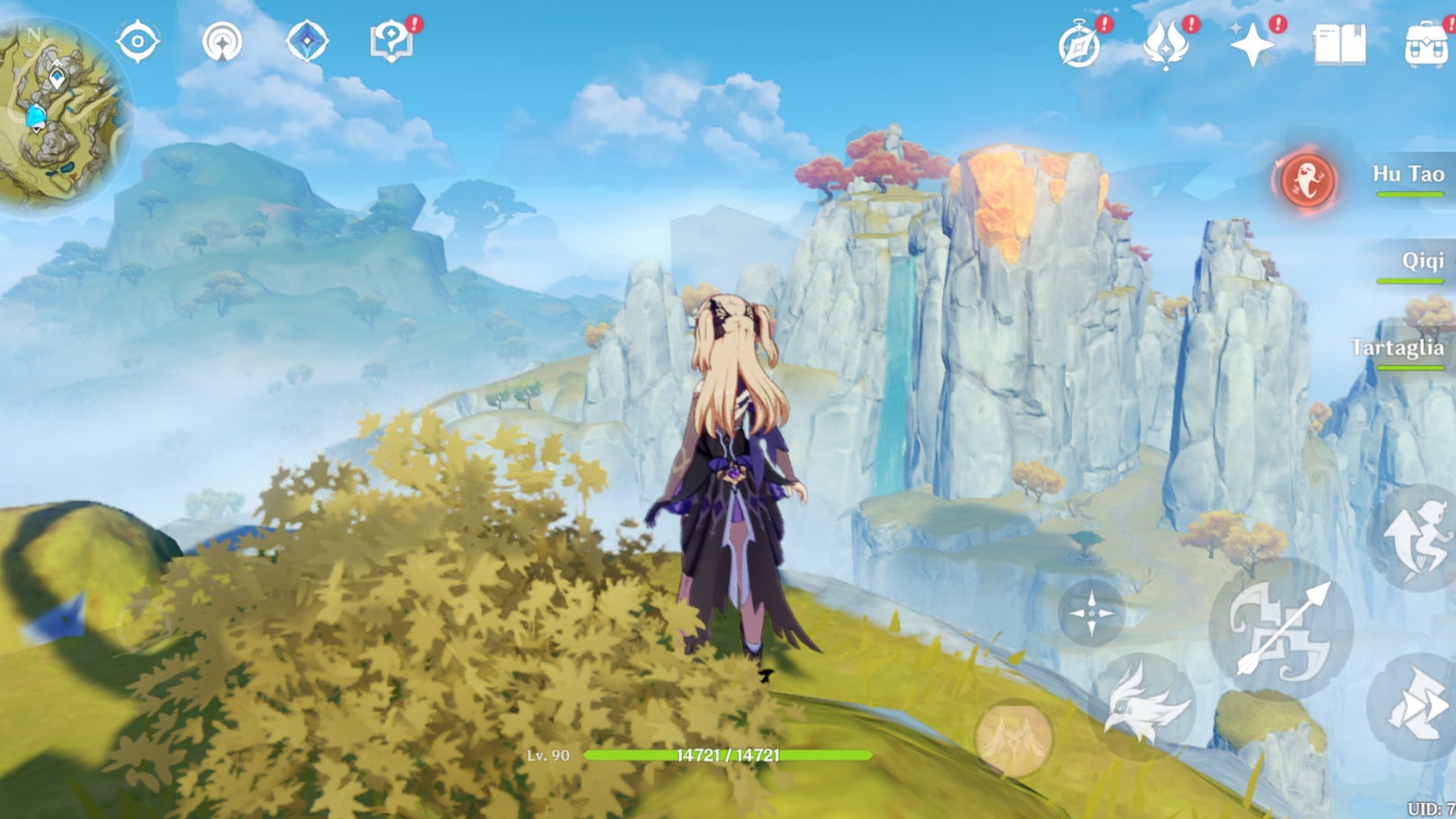
Task: Open the co-op mode ring icon
Action: click(222, 42)
